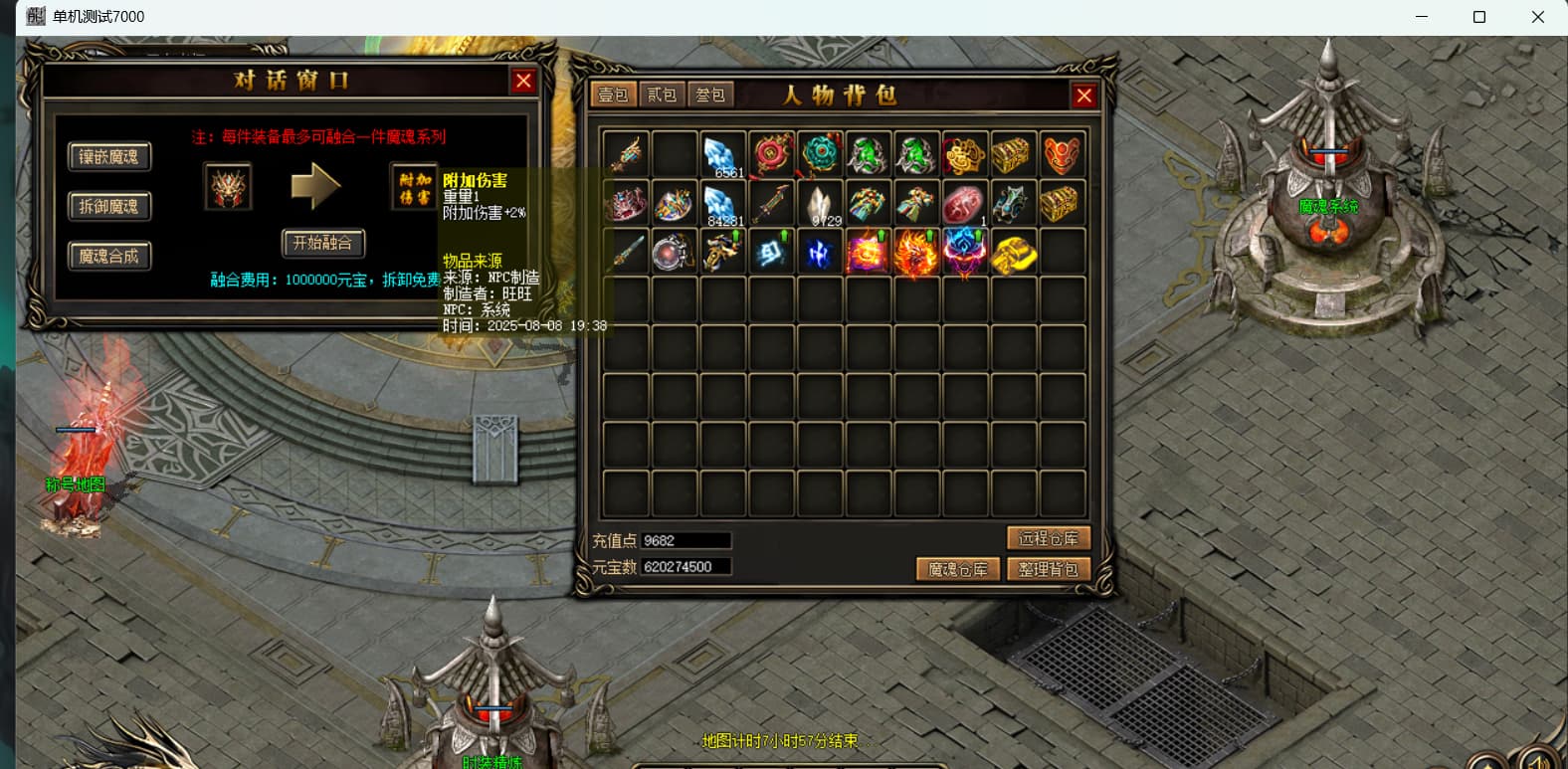The height and width of the screenshot is (769, 1568).
Task: Close the 人物背包 inventory window
Action: point(1083,96)
